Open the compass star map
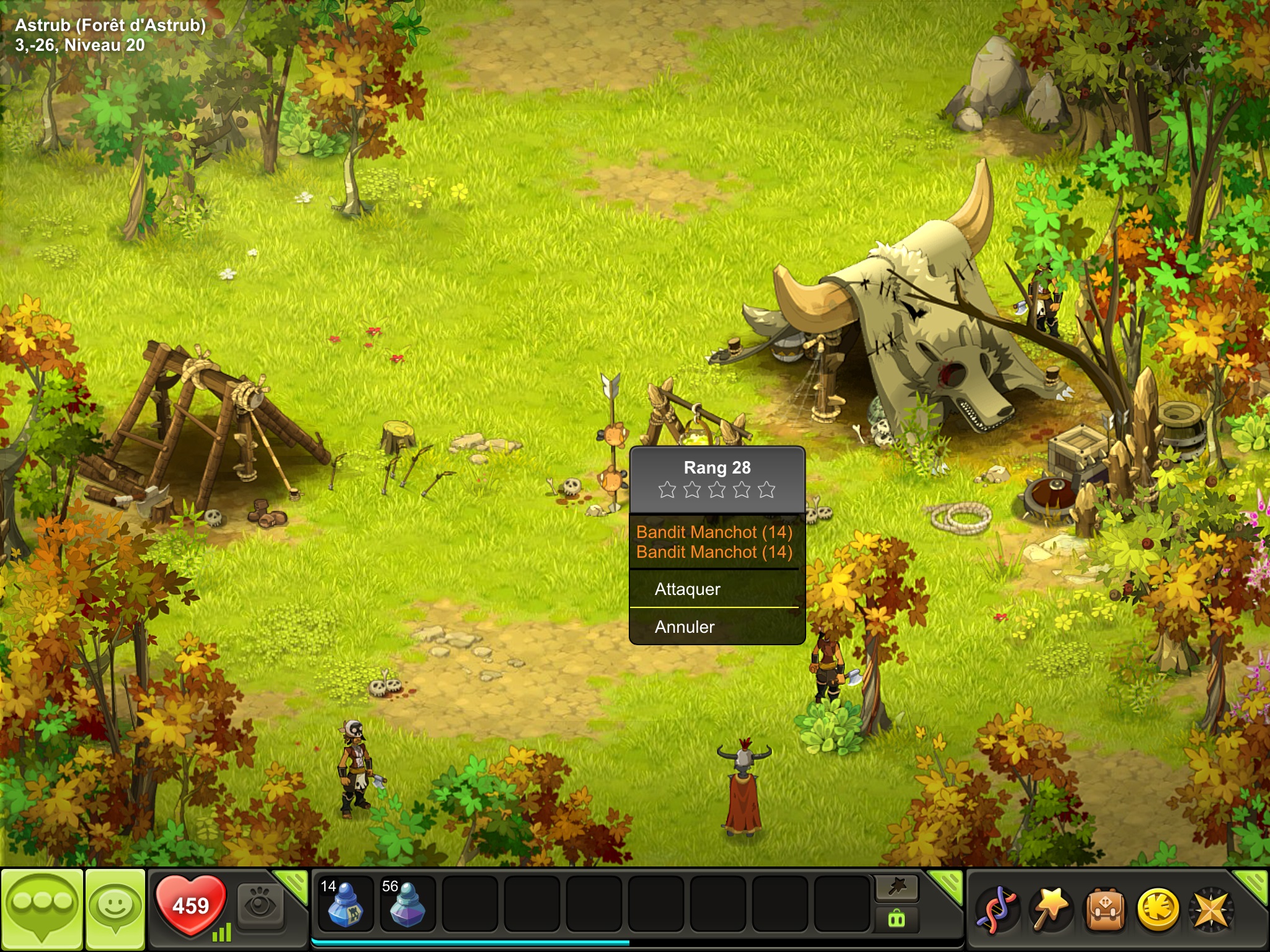Viewport: 1270px width, 952px height. [x=1210, y=909]
